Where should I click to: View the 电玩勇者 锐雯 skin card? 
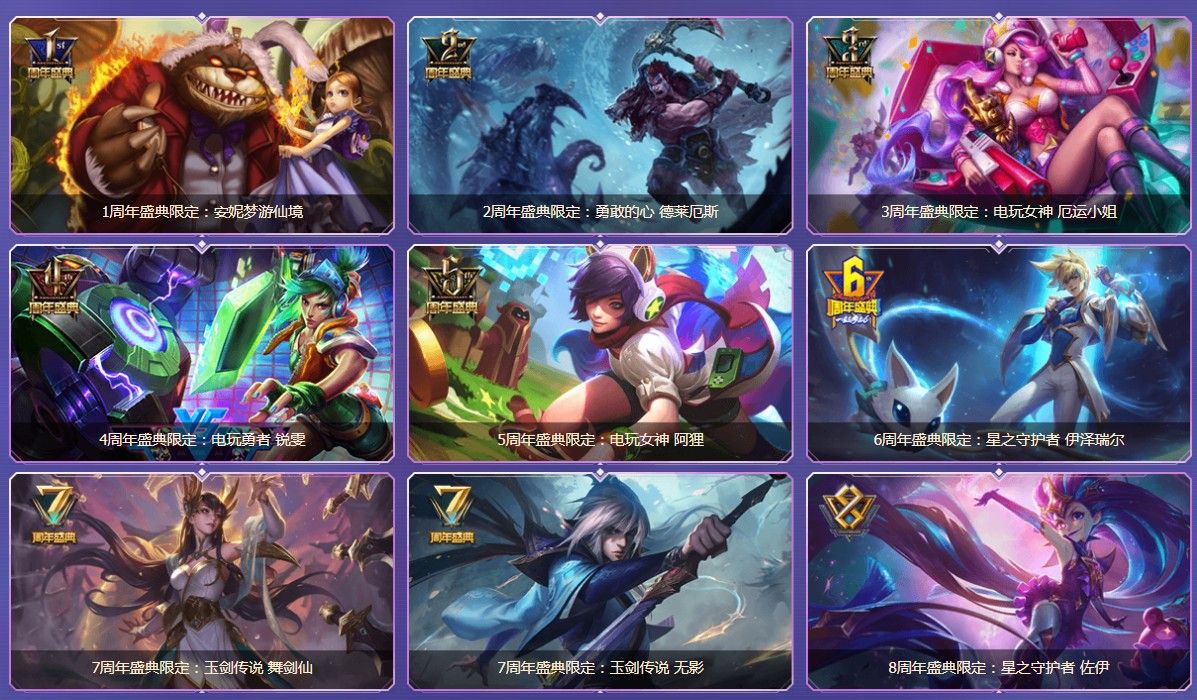click(x=201, y=353)
